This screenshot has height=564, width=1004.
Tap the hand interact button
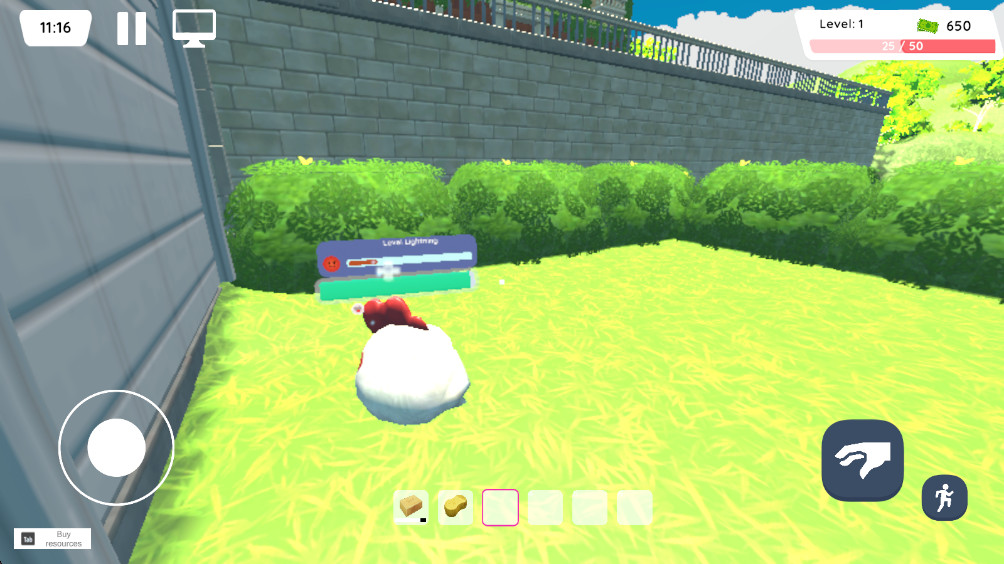(x=862, y=460)
